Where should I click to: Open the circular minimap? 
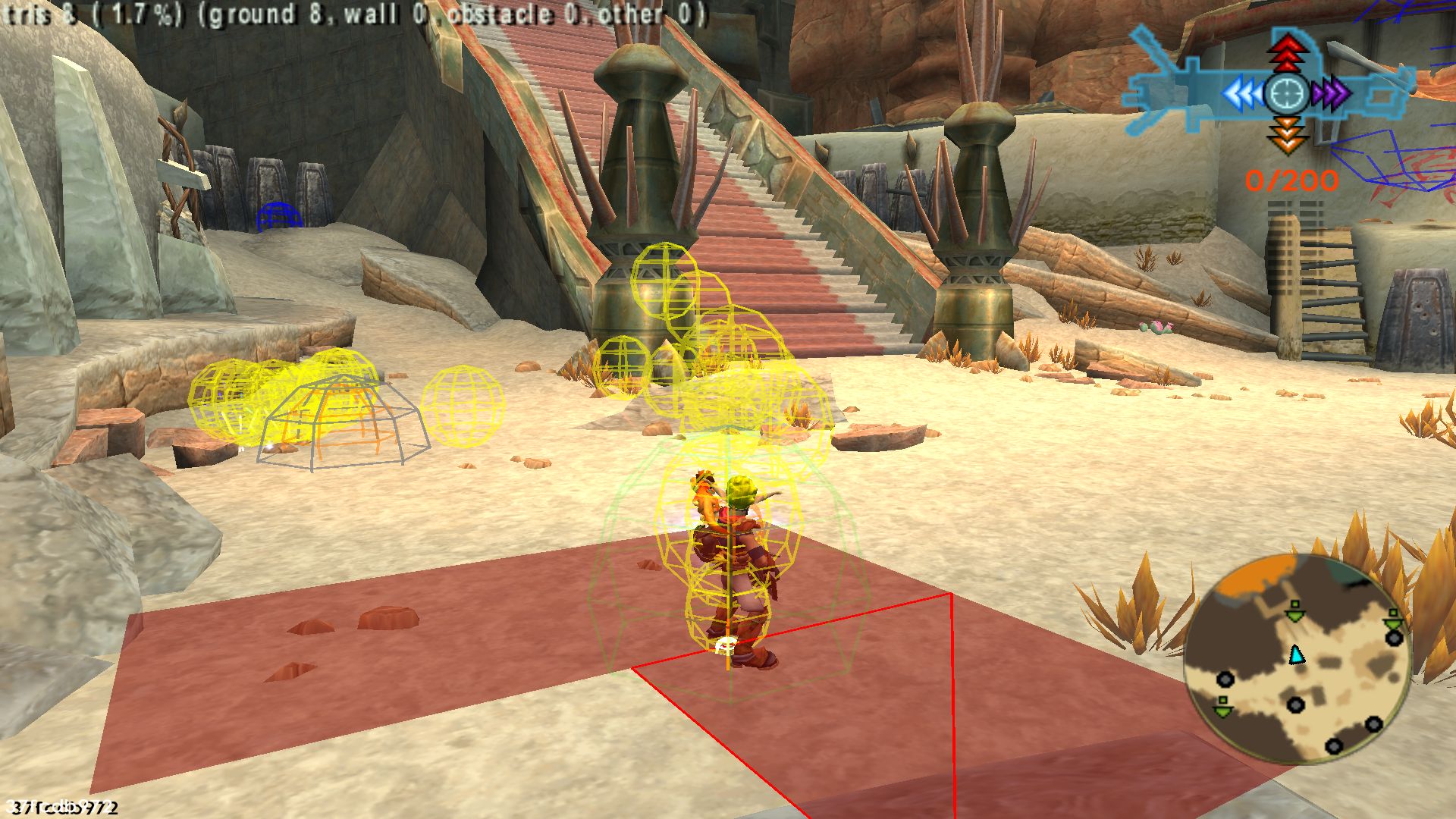(1298, 660)
